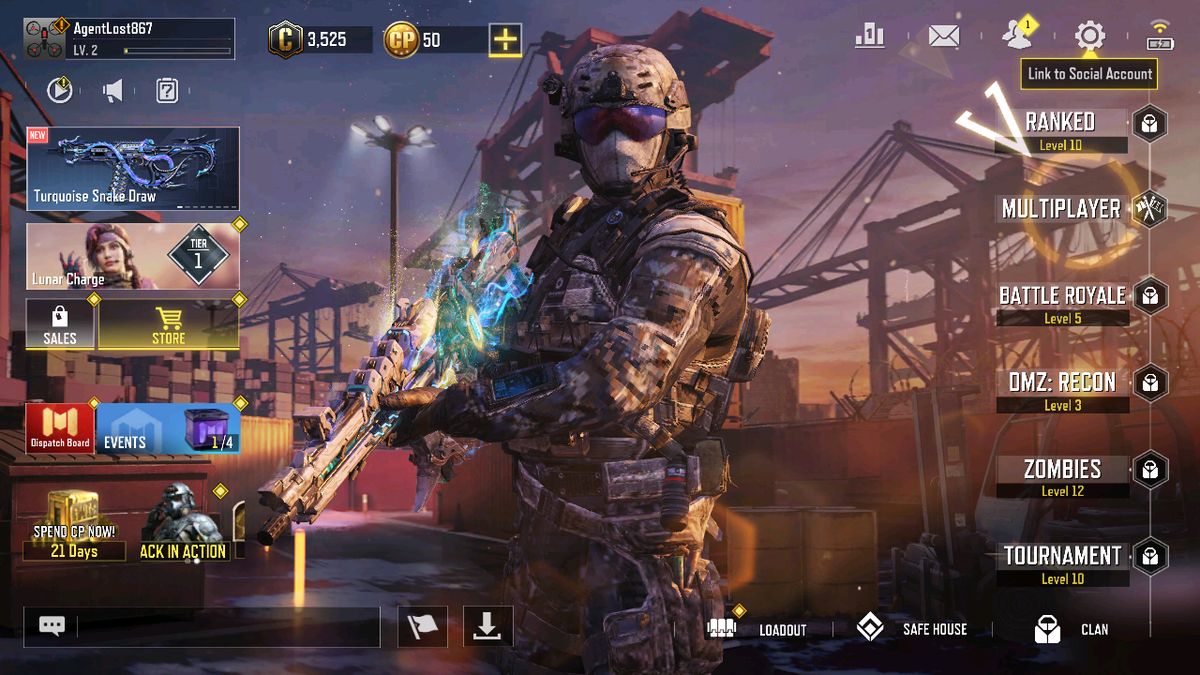Open the Store
The height and width of the screenshot is (675, 1200).
click(x=168, y=326)
